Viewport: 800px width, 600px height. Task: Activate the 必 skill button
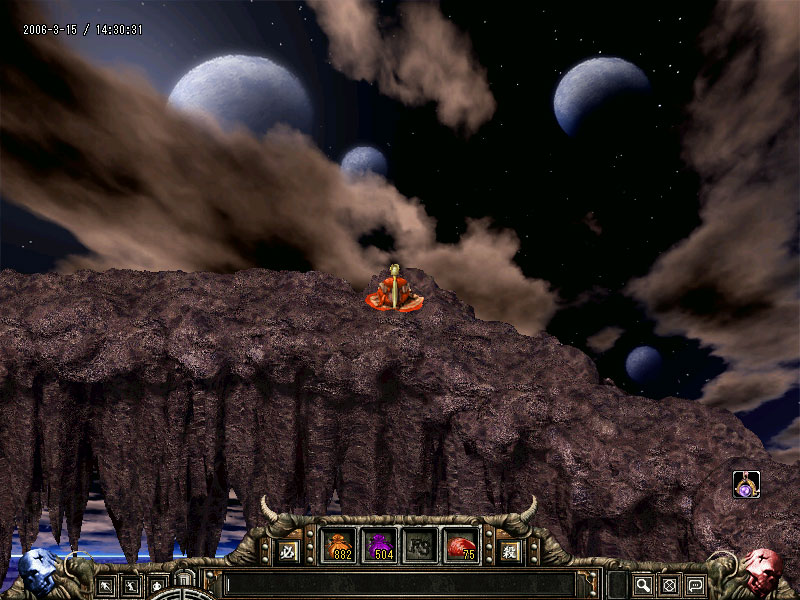[288, 549]
